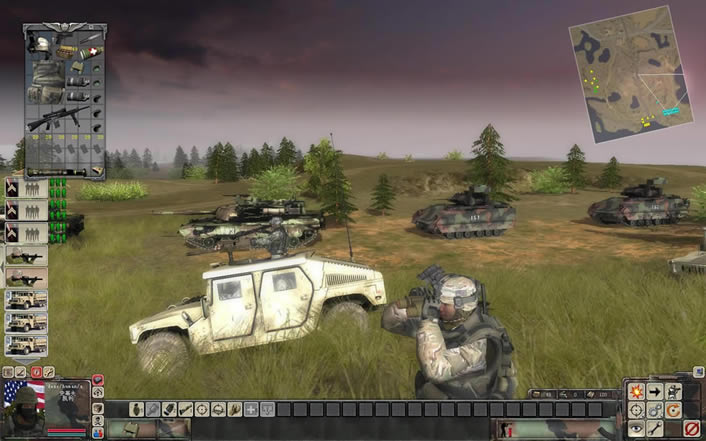The width and height of the screenshot is (706, 441).
Task: Select the wrench repair command
Action: pyautogui.click(x=654, y=429)
